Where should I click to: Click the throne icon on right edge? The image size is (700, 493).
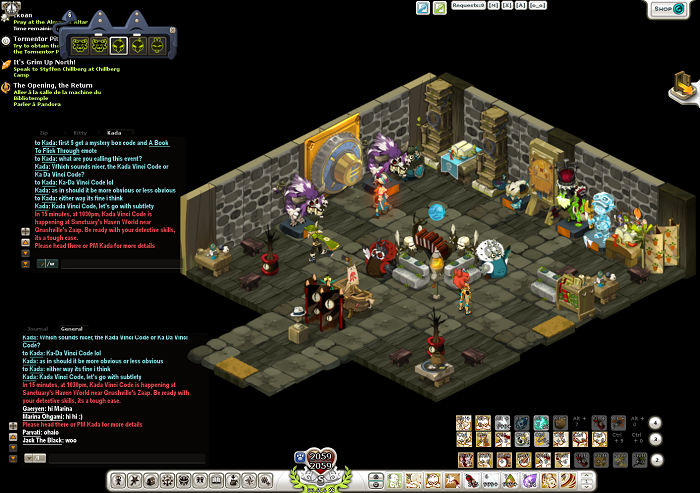(x=683, y=88)
